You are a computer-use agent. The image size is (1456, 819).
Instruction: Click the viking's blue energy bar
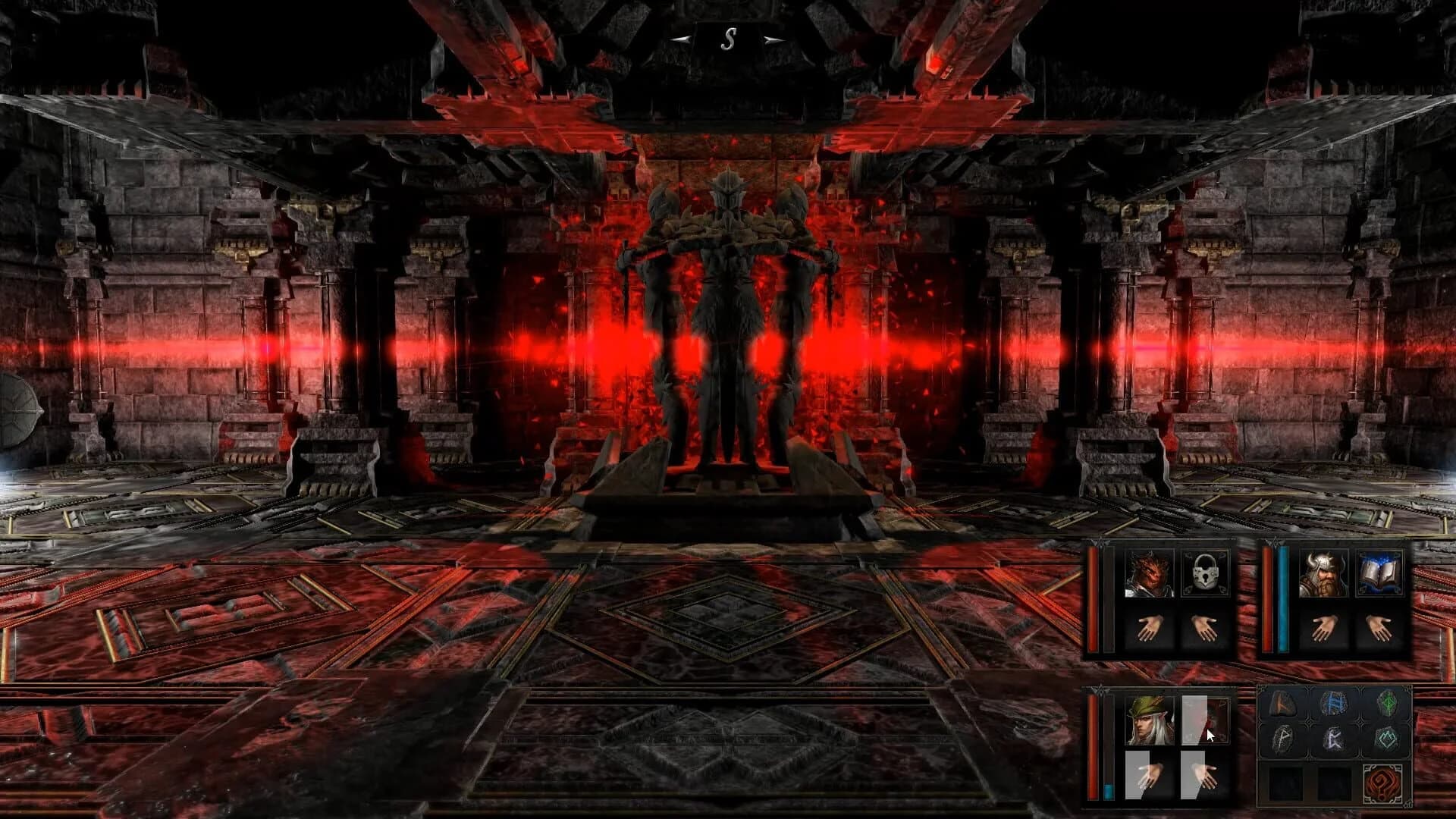point(1283,597)
